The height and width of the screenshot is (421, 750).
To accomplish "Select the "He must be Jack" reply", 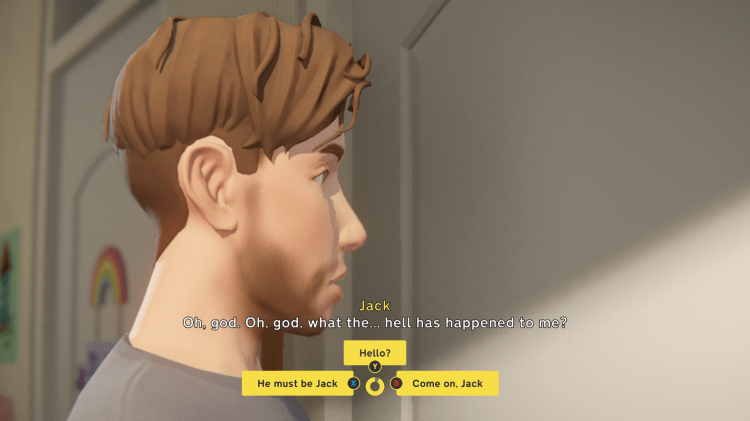I will coord(297,383).
